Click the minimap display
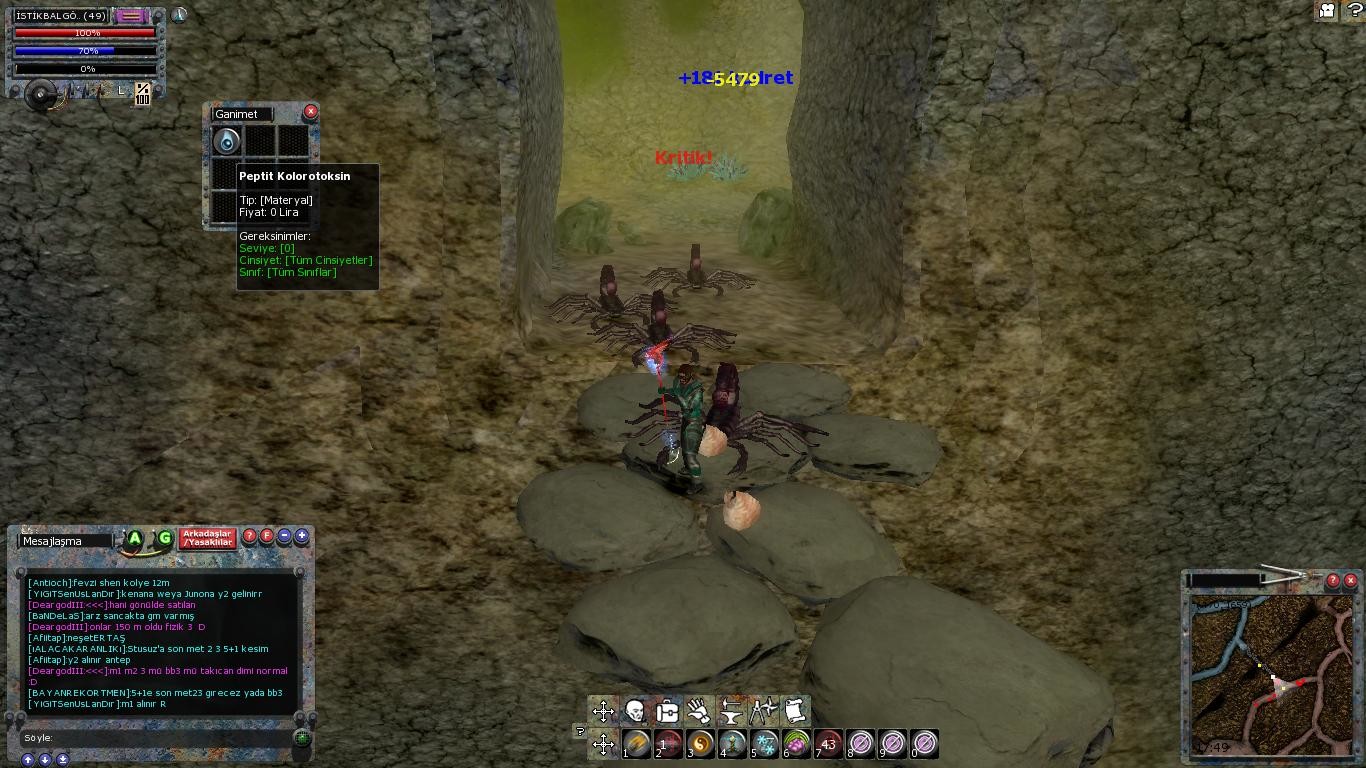 tap(1271, 675)
